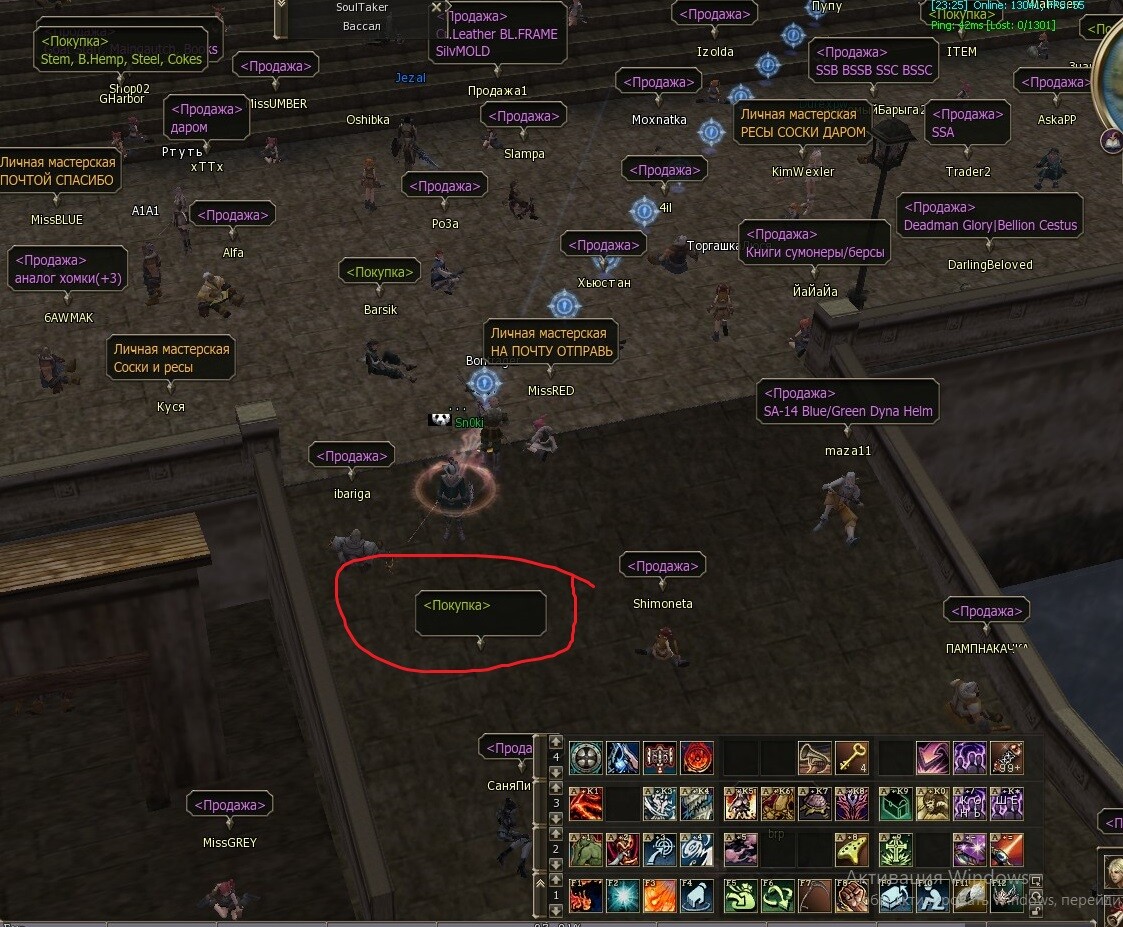
Task: Select the scroll stack marked 99+
Action: (1007, 758)
